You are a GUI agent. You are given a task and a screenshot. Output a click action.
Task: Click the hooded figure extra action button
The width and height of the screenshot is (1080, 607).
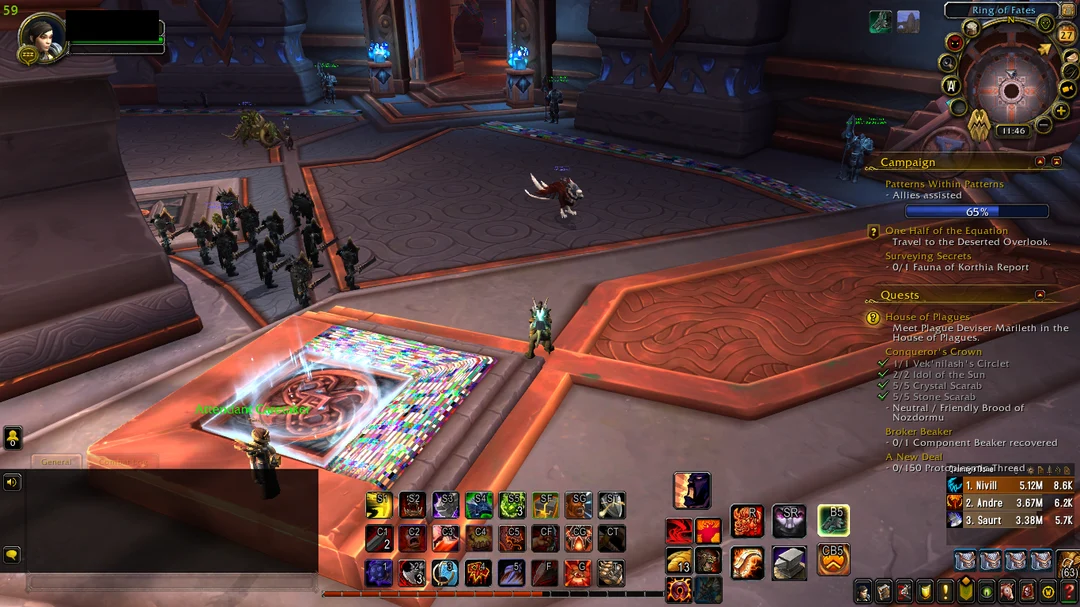691,490
